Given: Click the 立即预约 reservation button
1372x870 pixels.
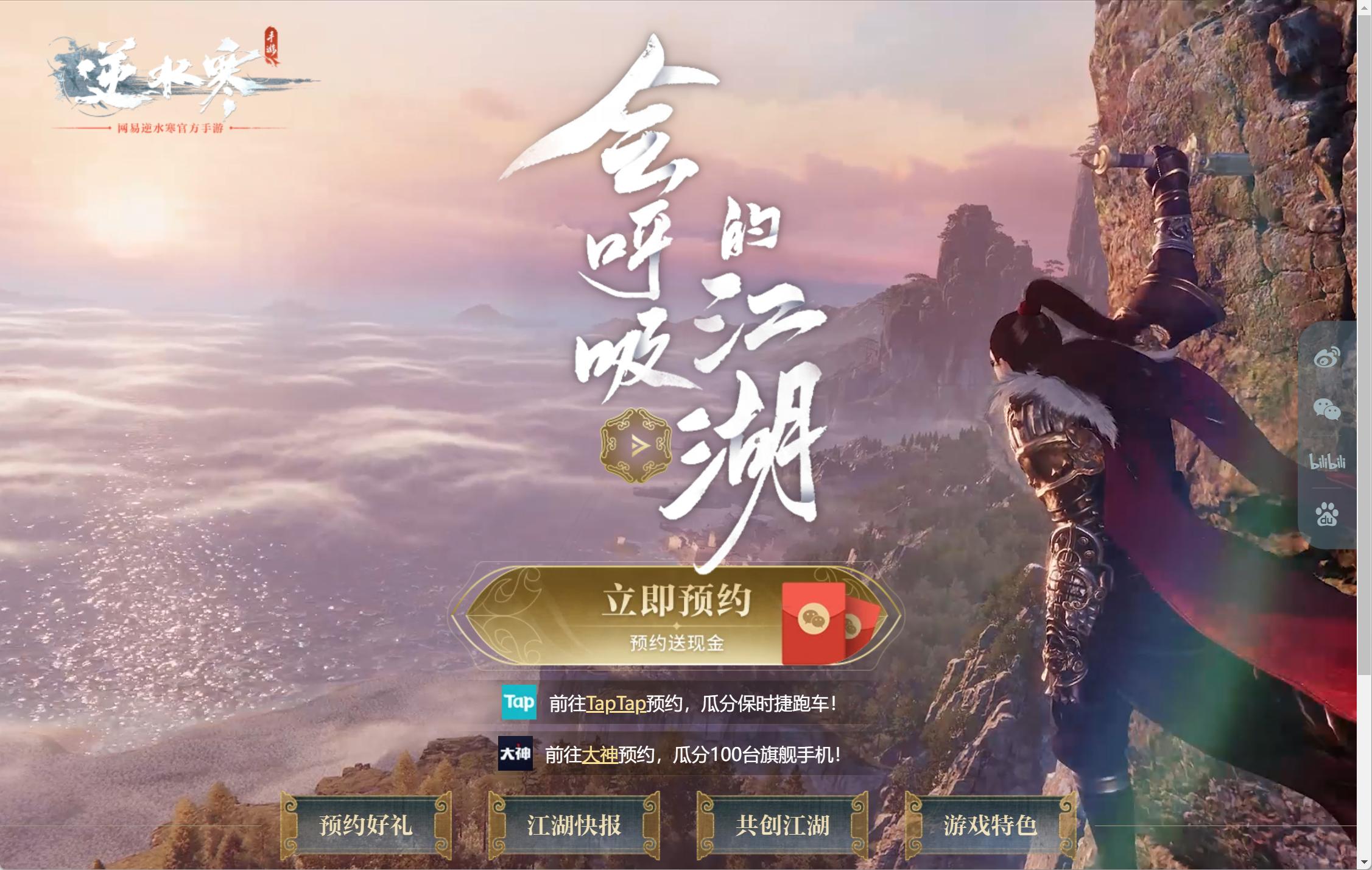Looking at the screenshot, I should (x=678, y=598).
